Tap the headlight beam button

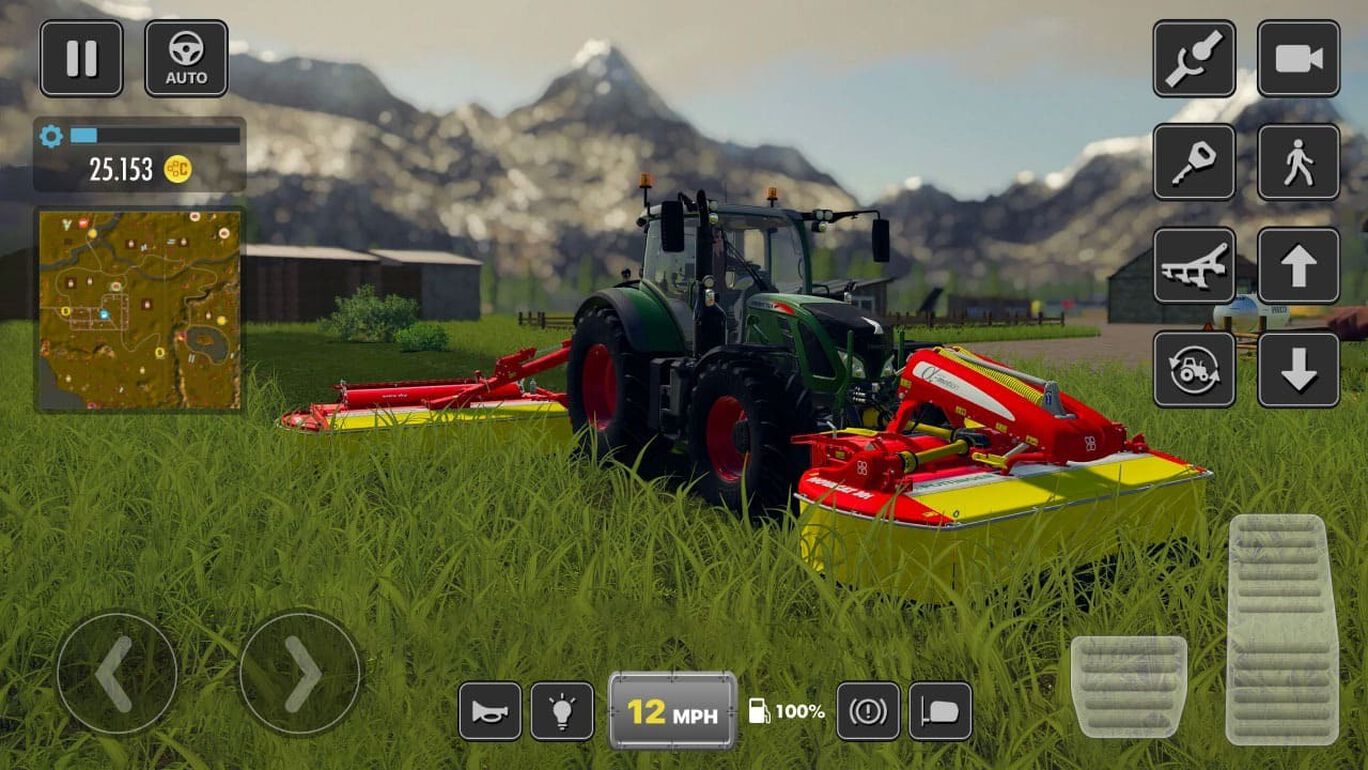tap(940, 711)
